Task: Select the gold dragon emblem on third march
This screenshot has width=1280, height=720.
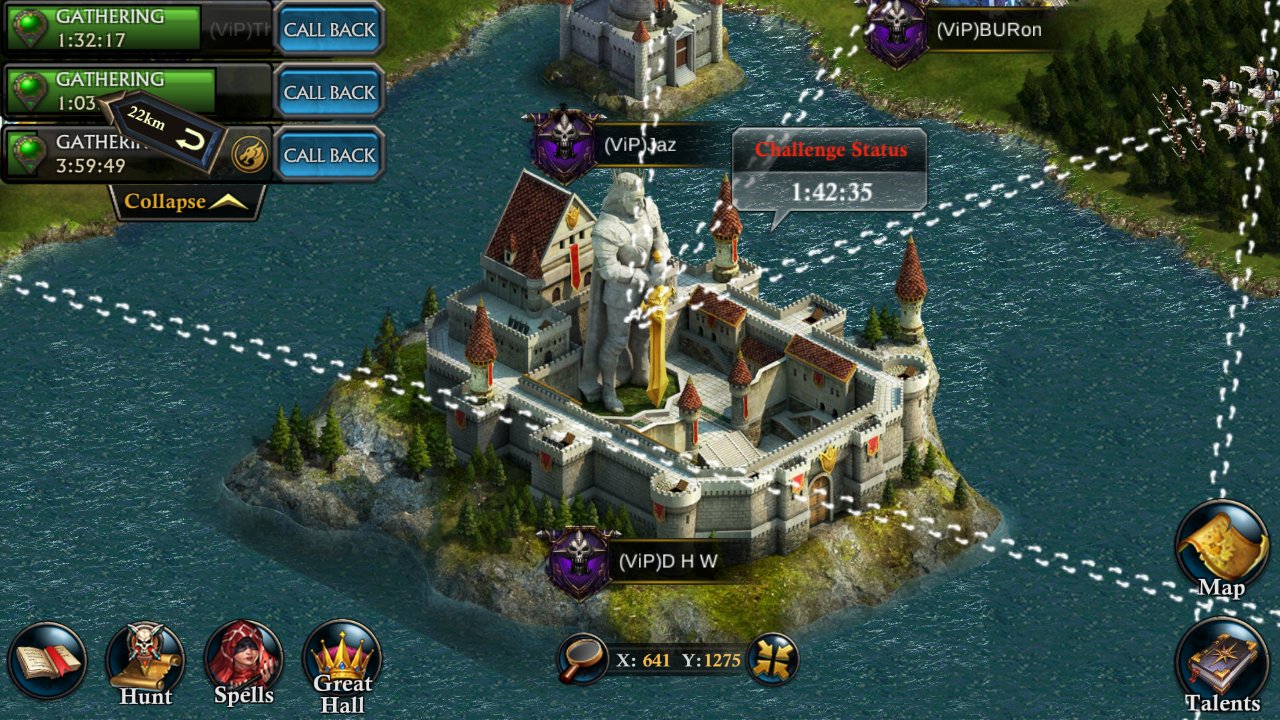Action: click(x=249, y=155)
